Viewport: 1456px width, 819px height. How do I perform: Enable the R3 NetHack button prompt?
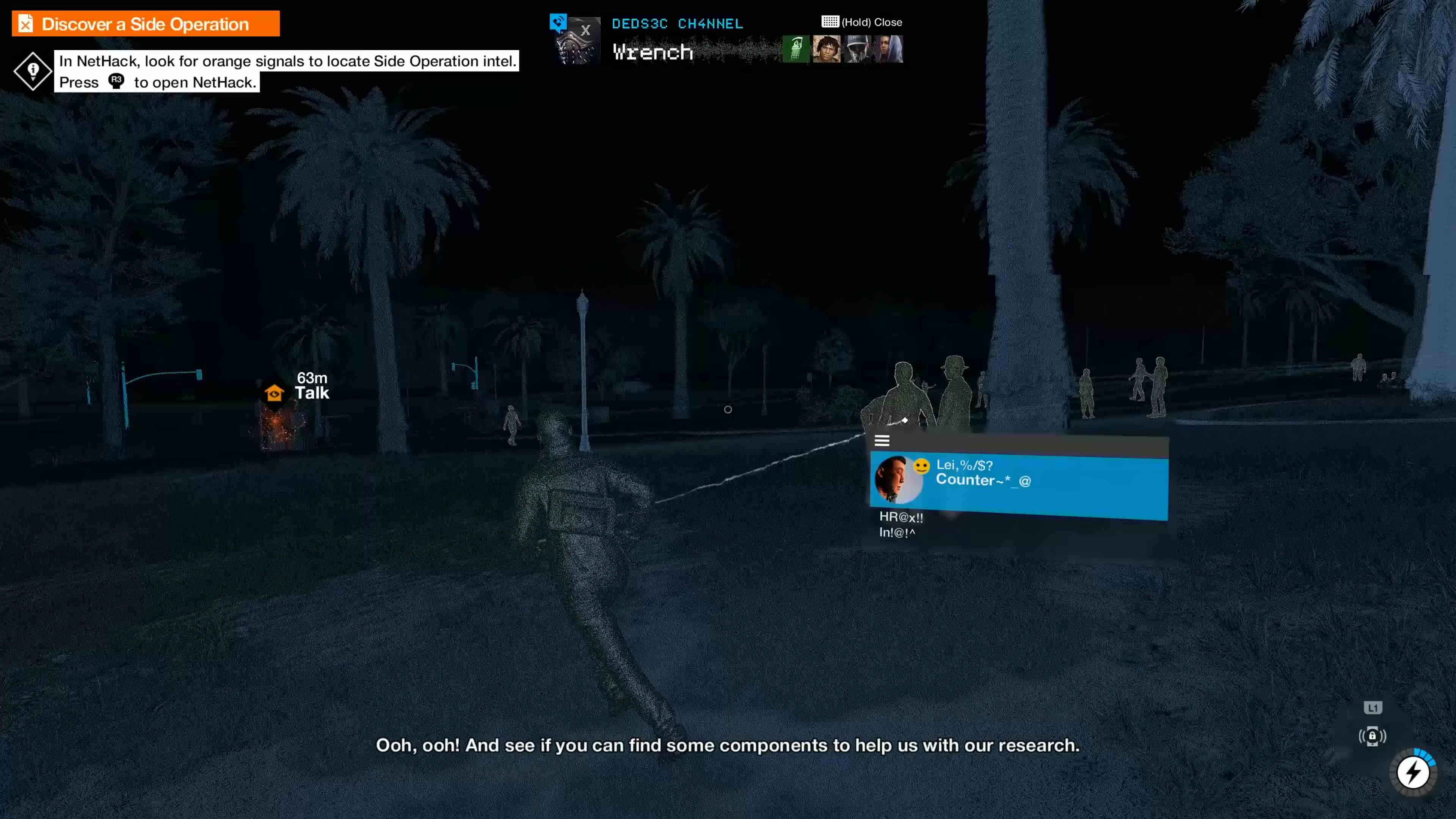pos(116,82)
